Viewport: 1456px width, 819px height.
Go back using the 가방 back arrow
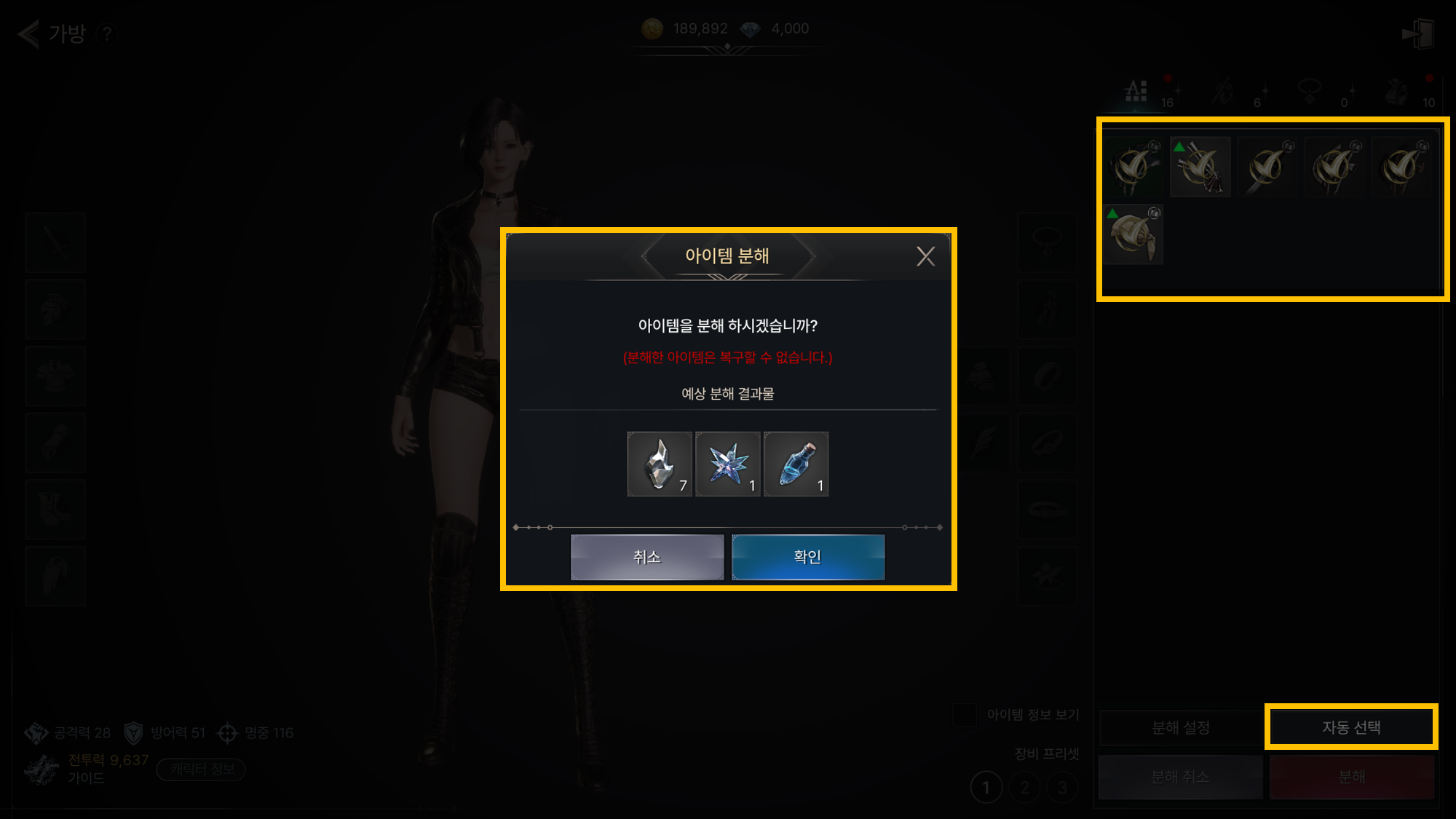[x=29, y=33]
